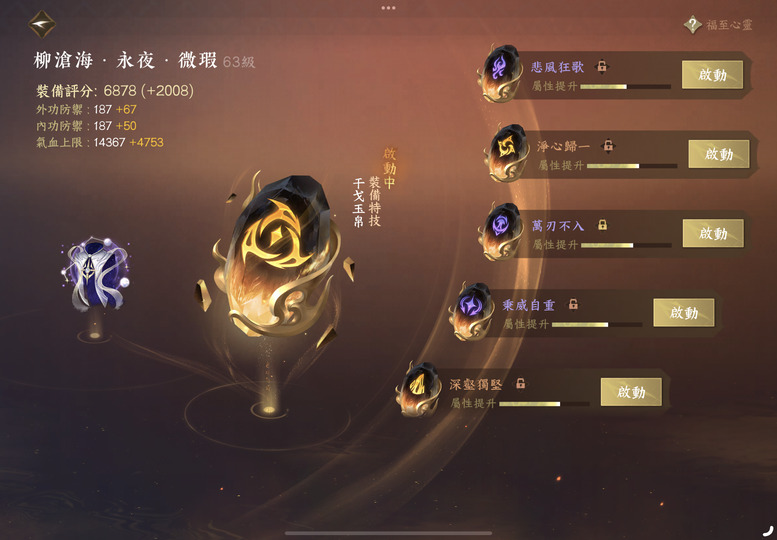Screen dimensions: 777x540
Task: Toggle the lock beside 深壑獨堅
Action: point(521,383)
